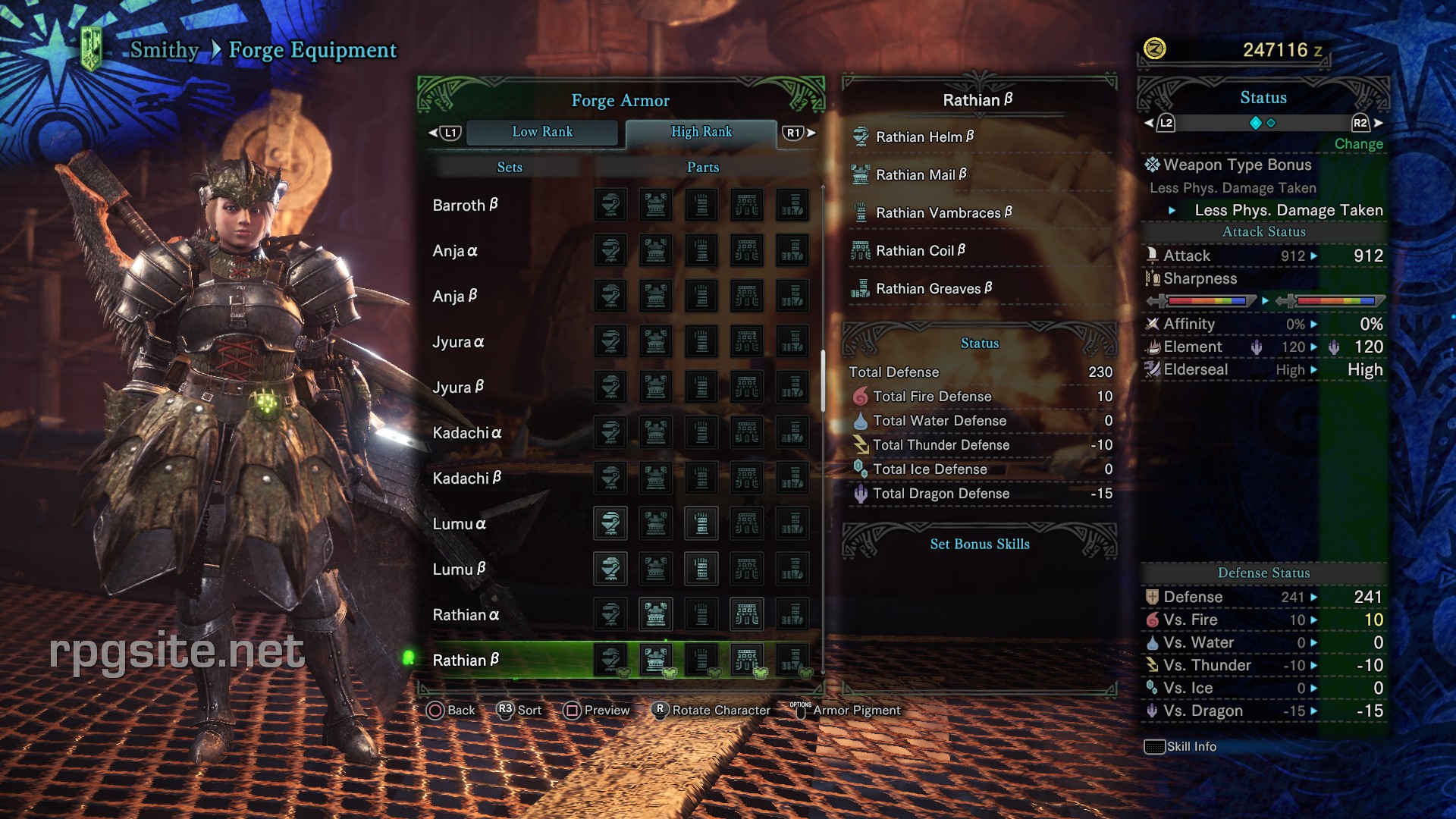Click the scrollbar beside the armor sets list

(821, 379)
